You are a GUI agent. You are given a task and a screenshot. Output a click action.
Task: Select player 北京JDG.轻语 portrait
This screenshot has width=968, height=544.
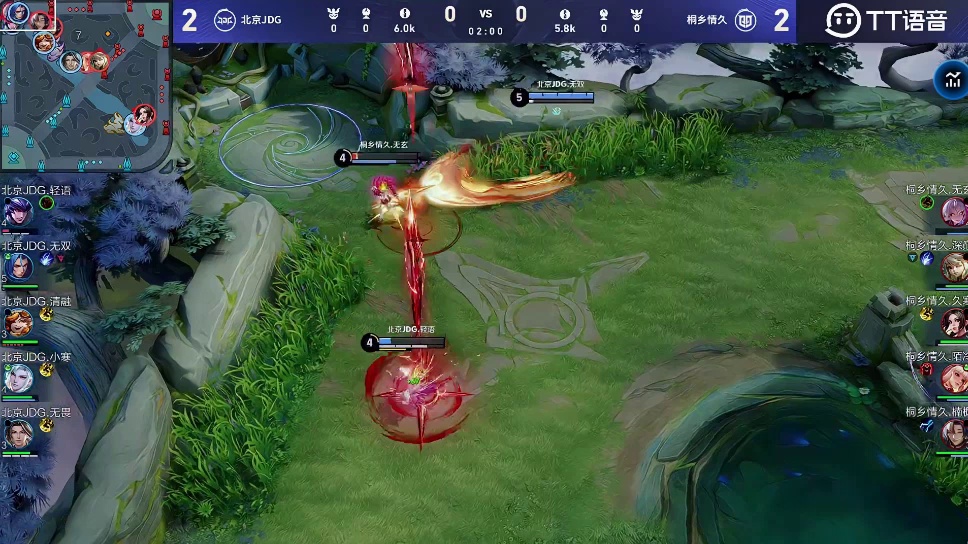[x=18, y=211]
